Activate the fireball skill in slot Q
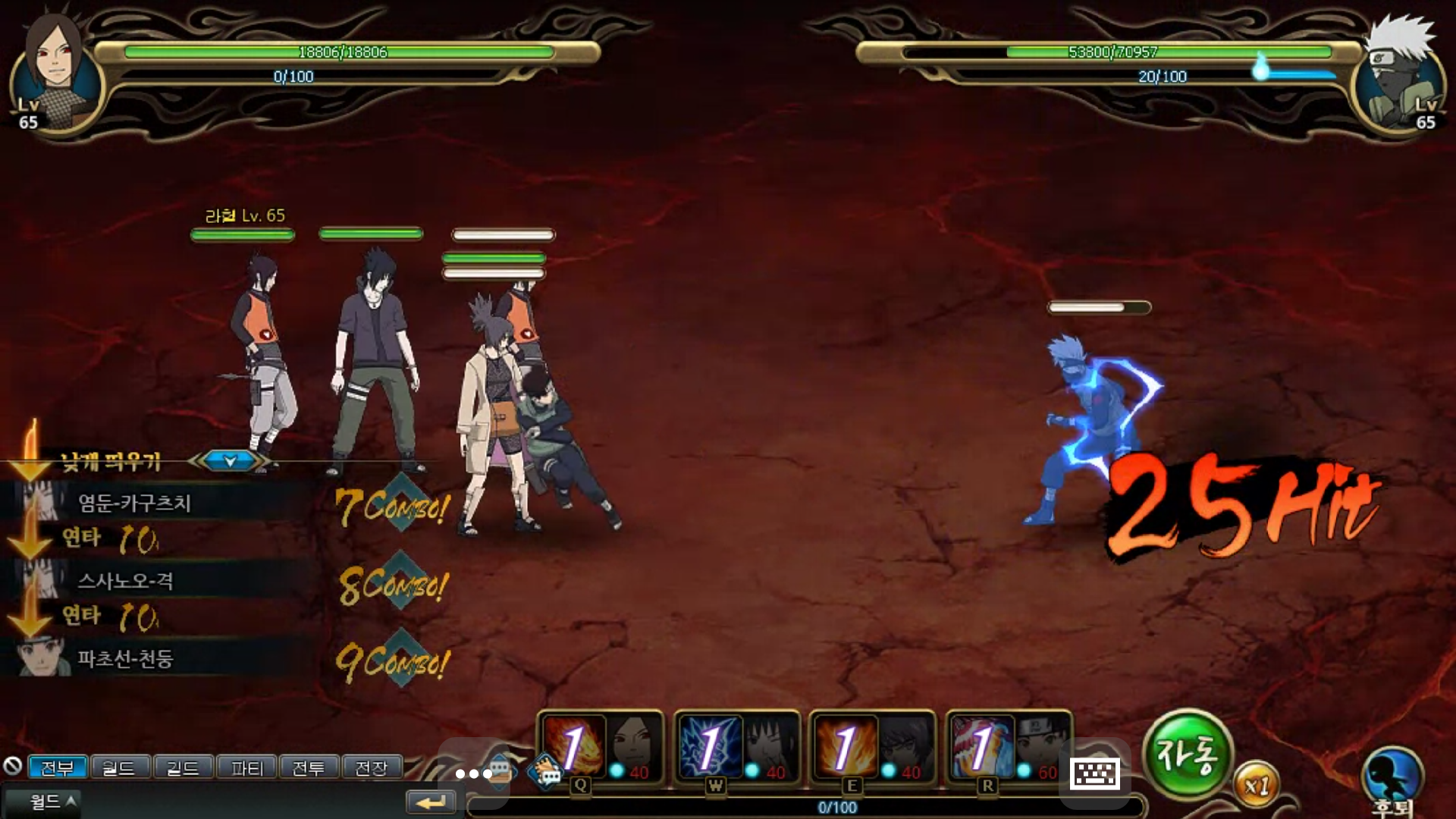Screen dimensions: 1456x819 (x=573, y=748)
